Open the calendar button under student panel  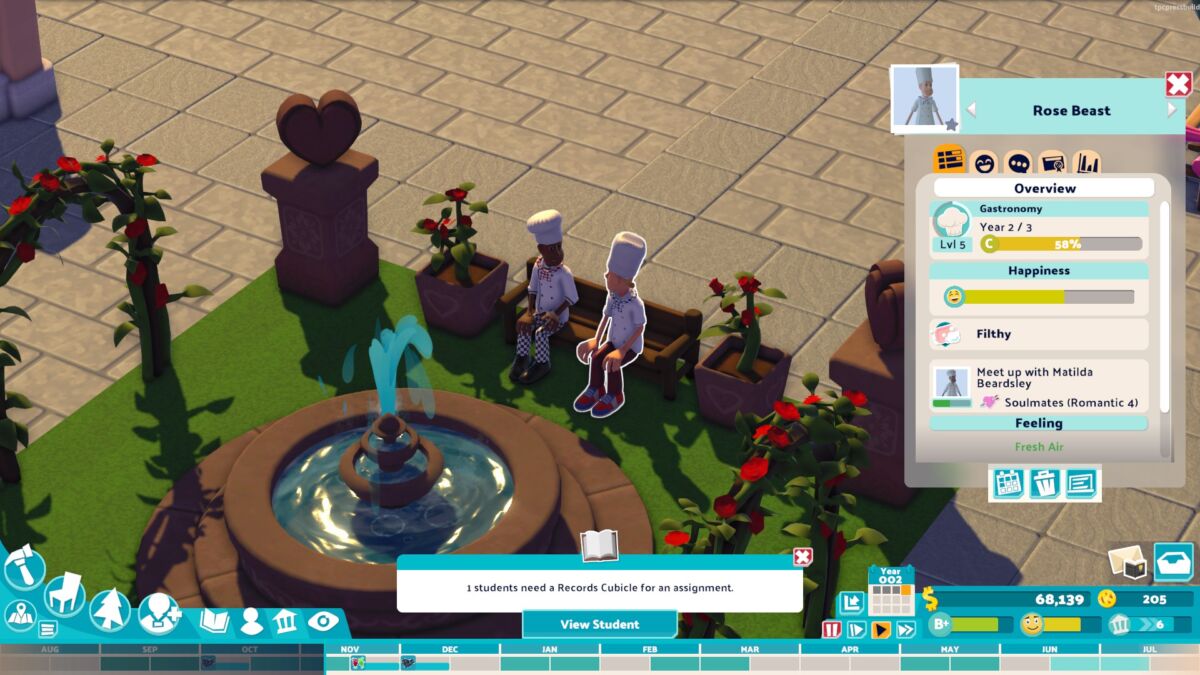[1008, 484]
